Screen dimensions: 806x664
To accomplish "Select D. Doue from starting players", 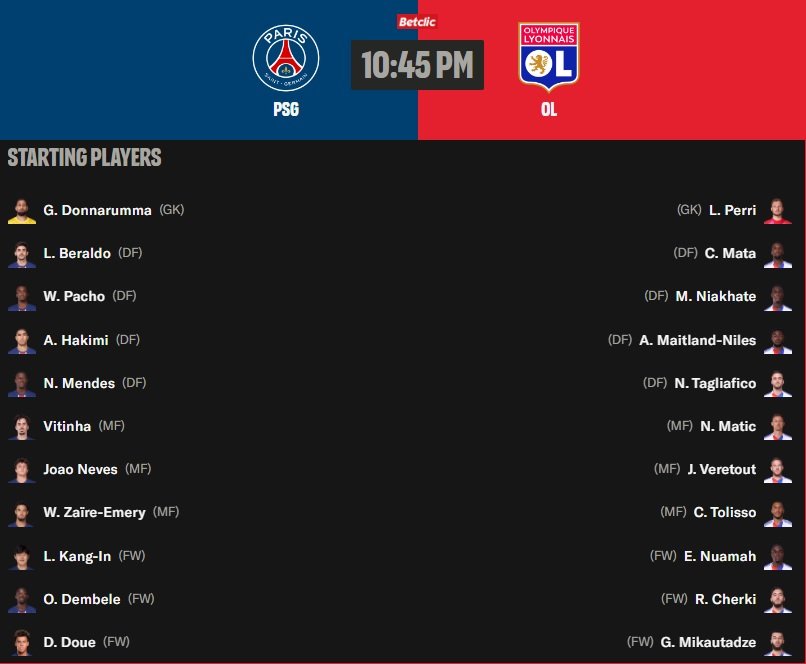I will (x=70, y=641).
